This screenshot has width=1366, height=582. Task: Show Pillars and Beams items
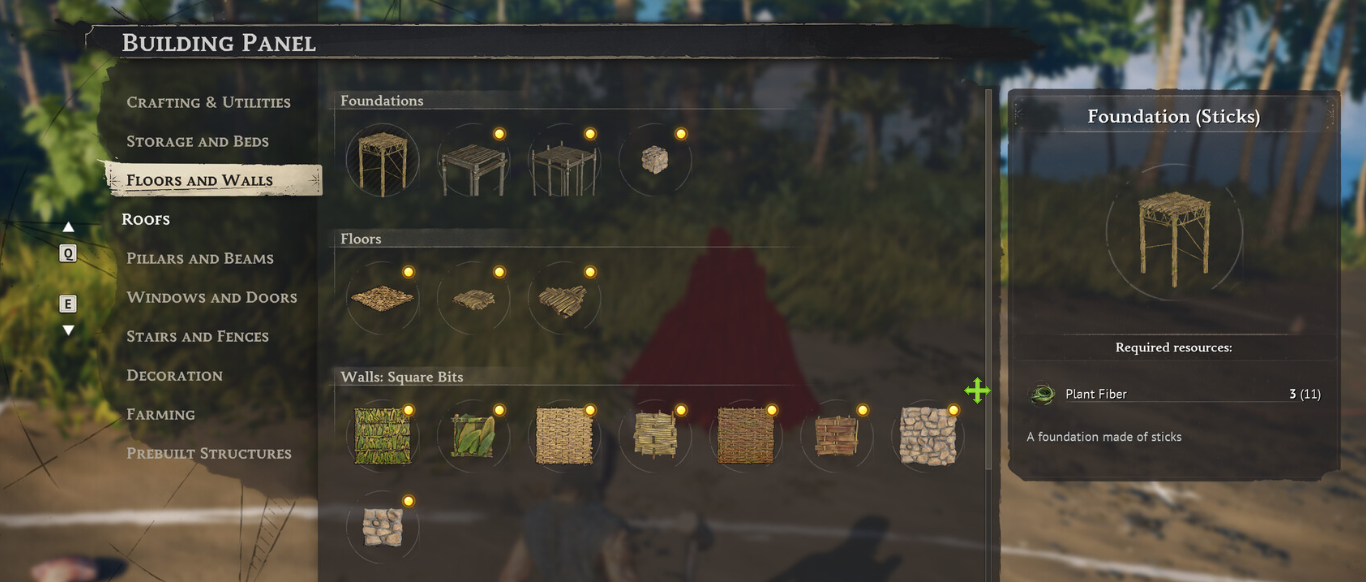[x=200, y=258]
